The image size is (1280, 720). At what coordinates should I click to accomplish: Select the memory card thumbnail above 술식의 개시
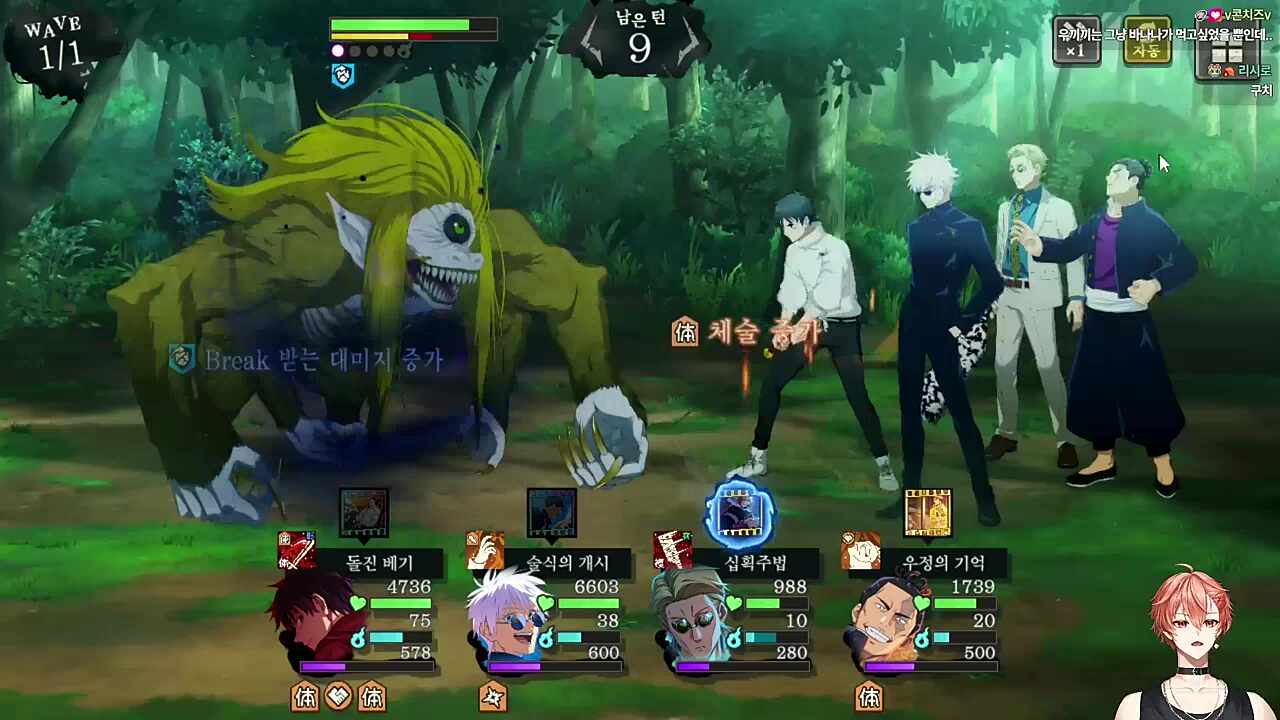click(552, 512)
